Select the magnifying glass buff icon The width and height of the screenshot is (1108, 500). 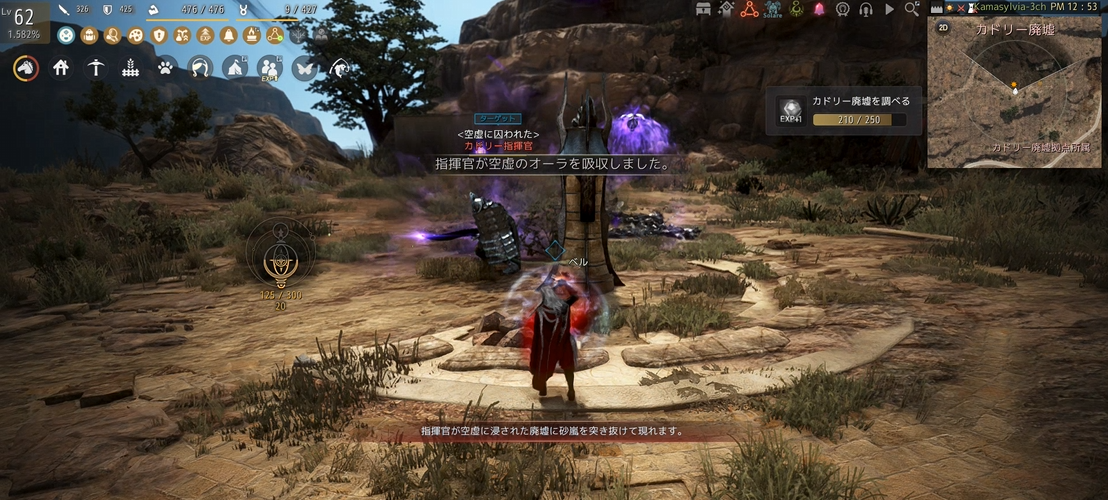click(112, 36)
